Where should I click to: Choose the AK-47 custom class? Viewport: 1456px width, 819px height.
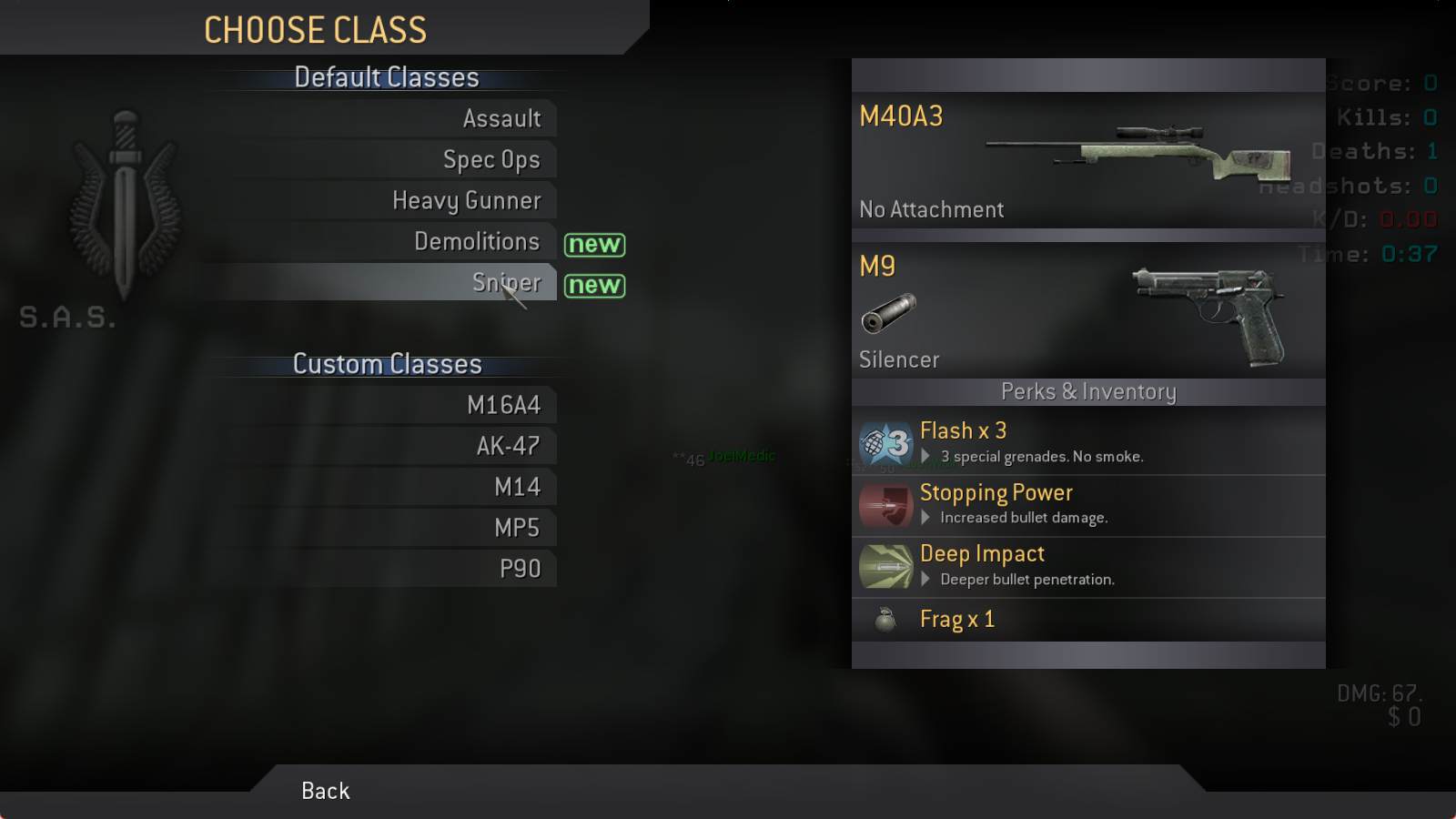(x=508, y=447)
